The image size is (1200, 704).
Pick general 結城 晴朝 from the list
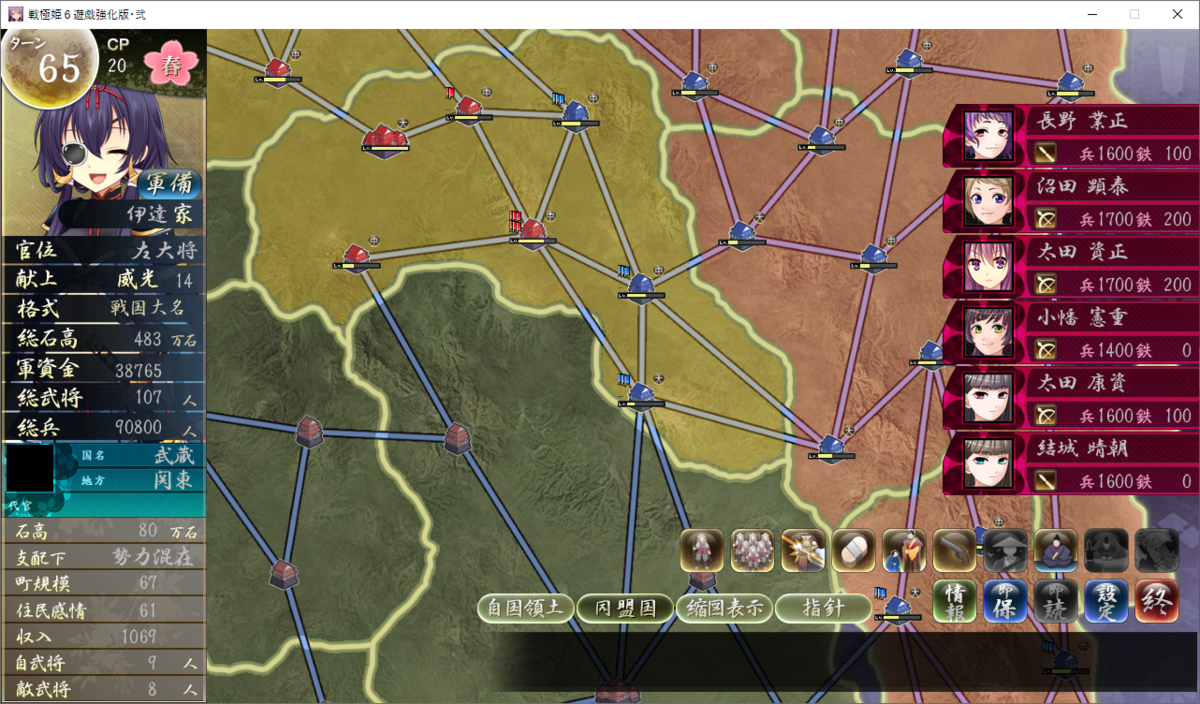tap(1070, 464)
